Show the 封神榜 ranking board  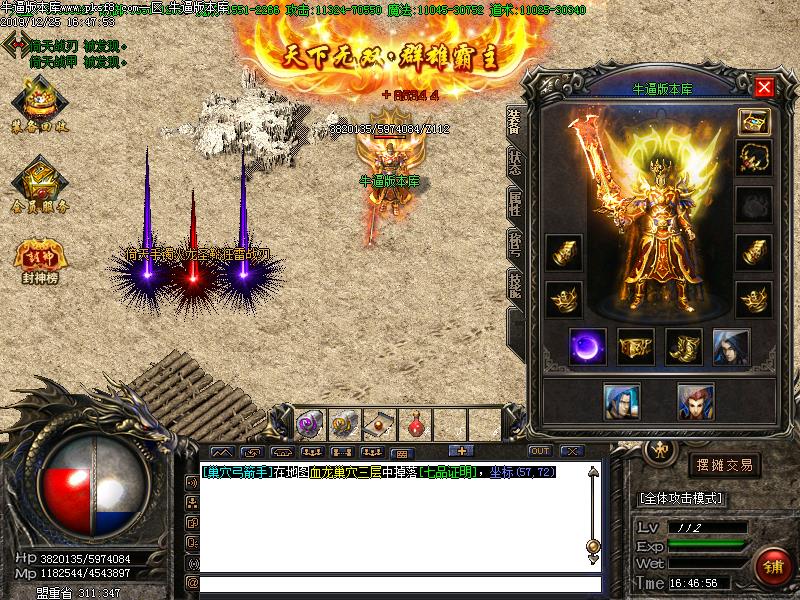click(x=40, y=258)
